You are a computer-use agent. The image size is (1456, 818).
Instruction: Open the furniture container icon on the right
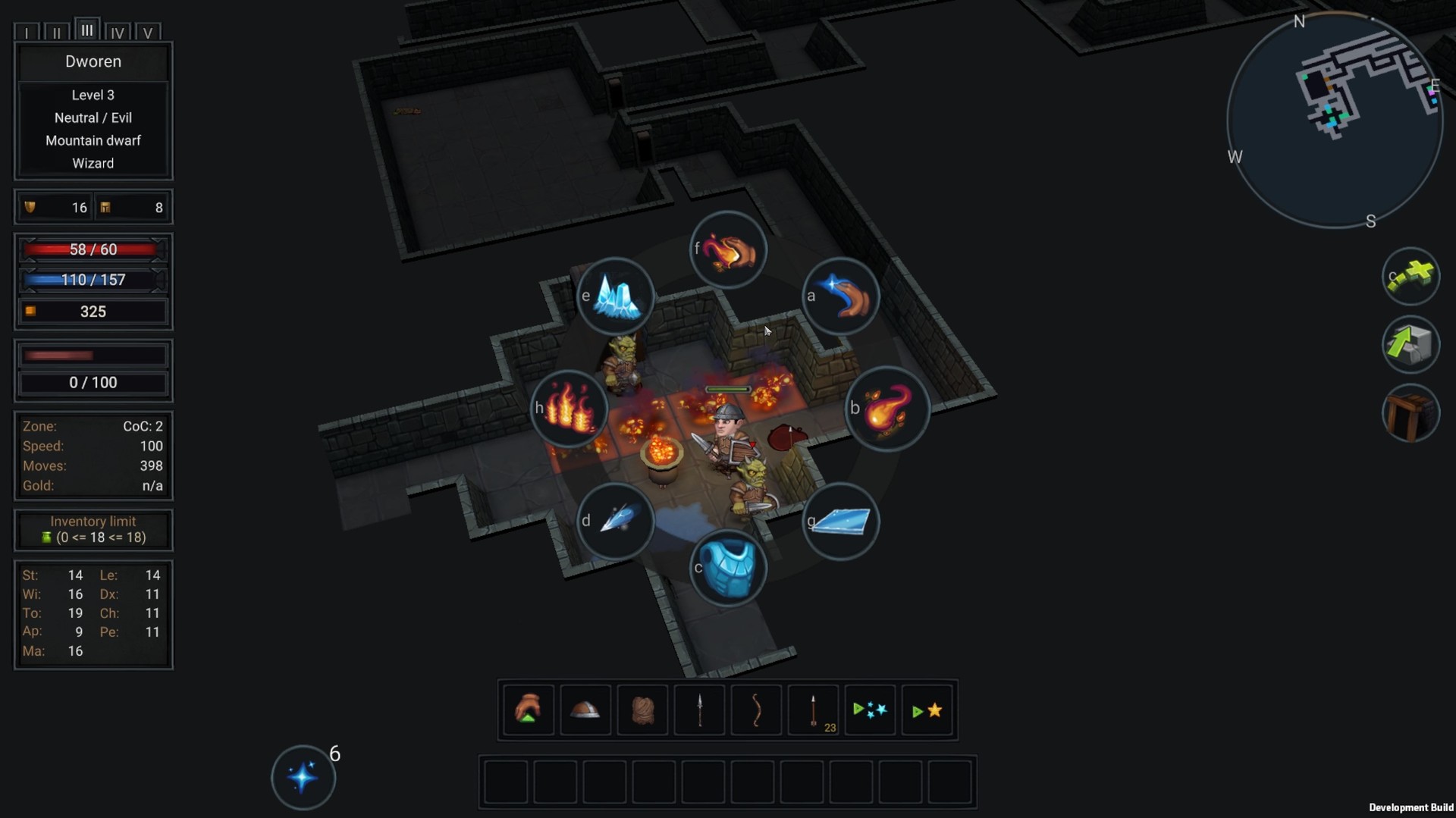[1411, 412]
